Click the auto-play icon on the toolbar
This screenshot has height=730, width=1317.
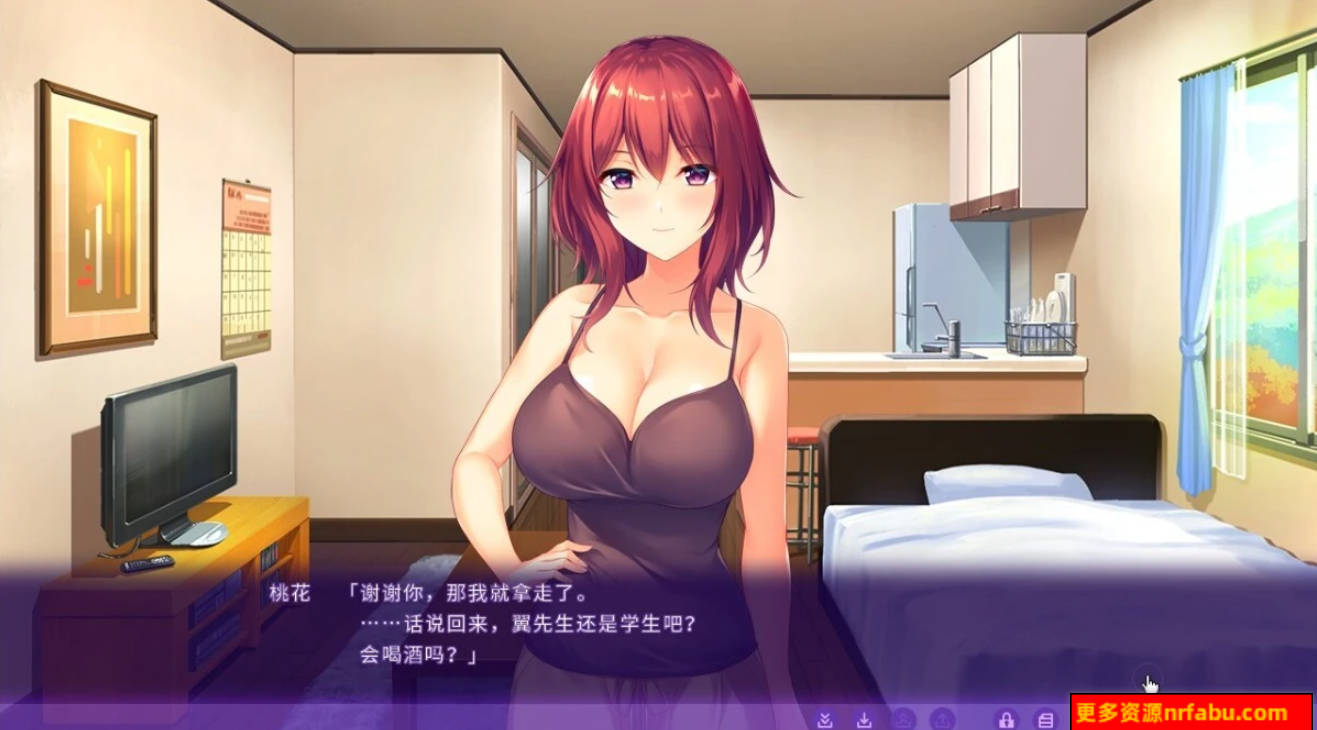point(903,719)
